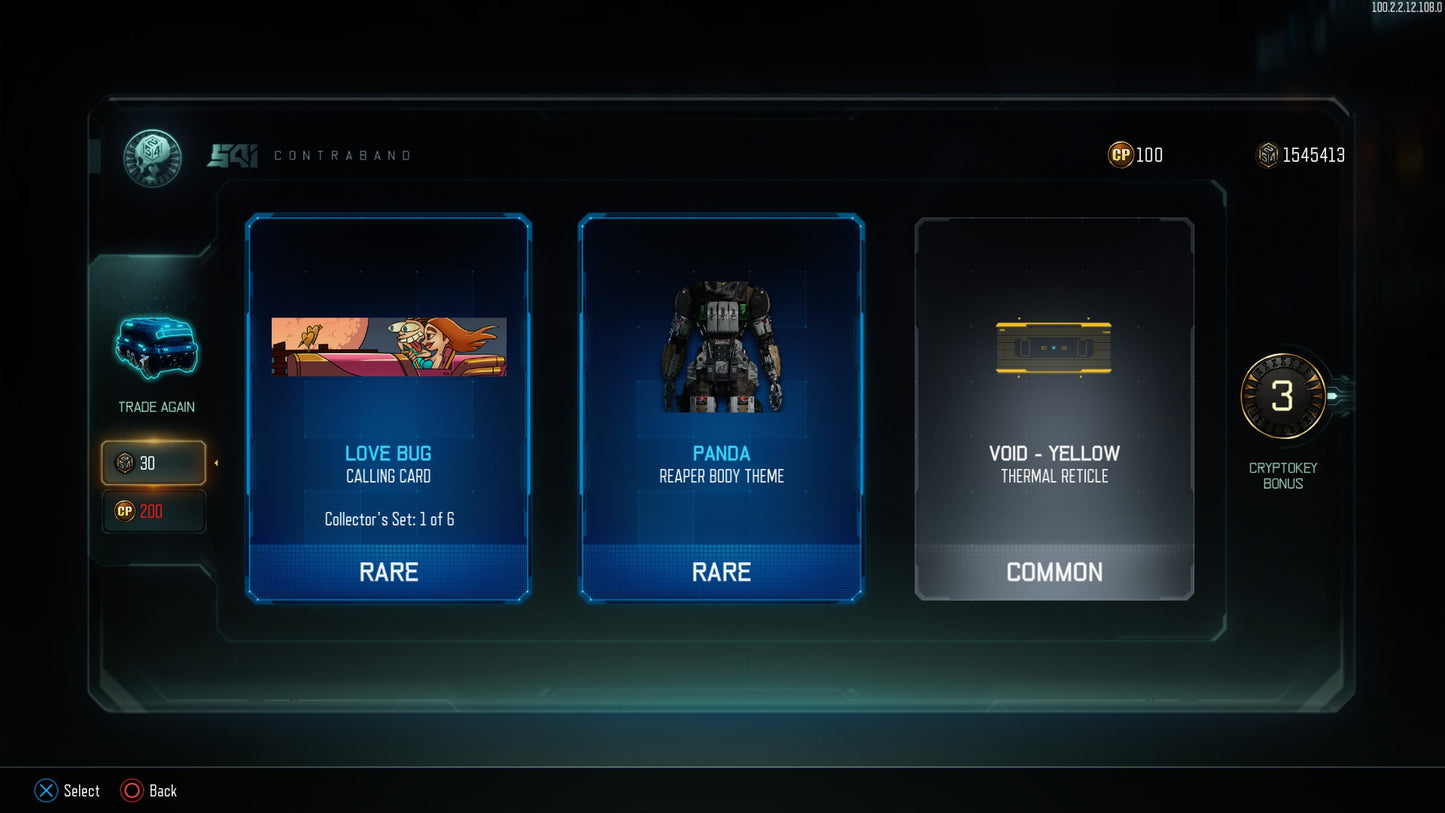Click the CP currency icon
Viewport: 1445px width, 813px height.
pos(1119,155)
